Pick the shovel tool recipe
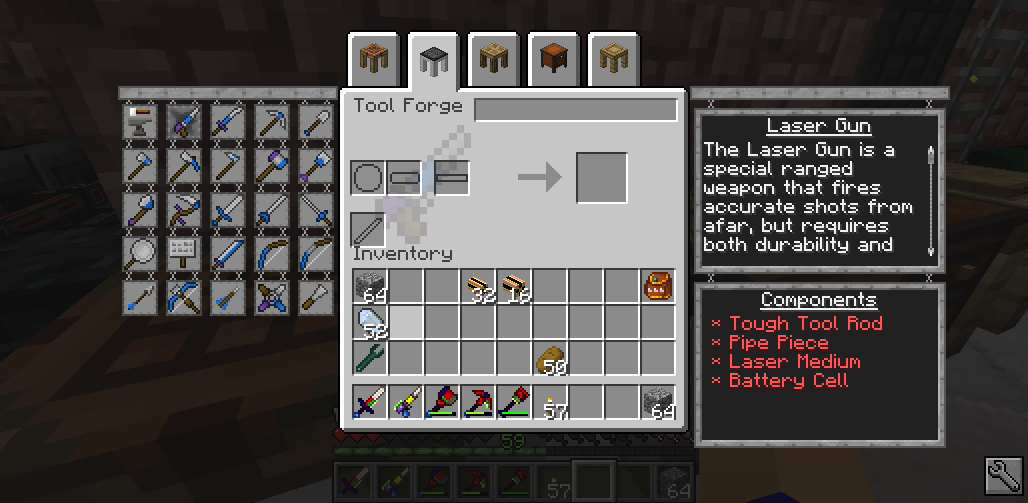 click(x=315, y=121)
